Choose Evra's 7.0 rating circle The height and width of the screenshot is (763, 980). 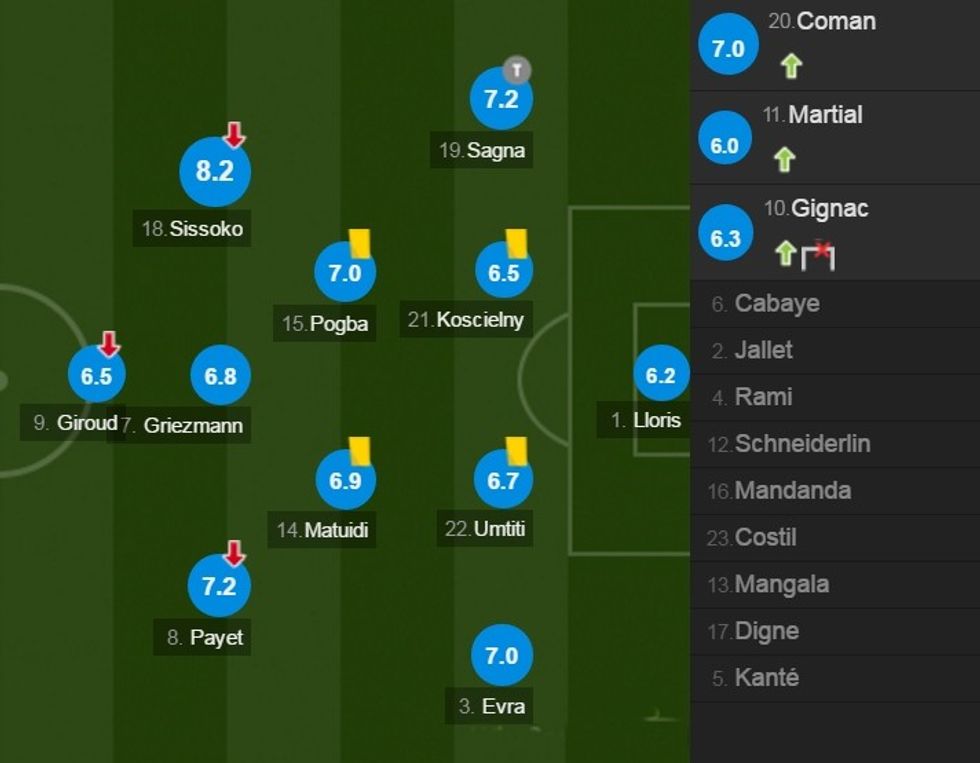(x=501, y=656)
